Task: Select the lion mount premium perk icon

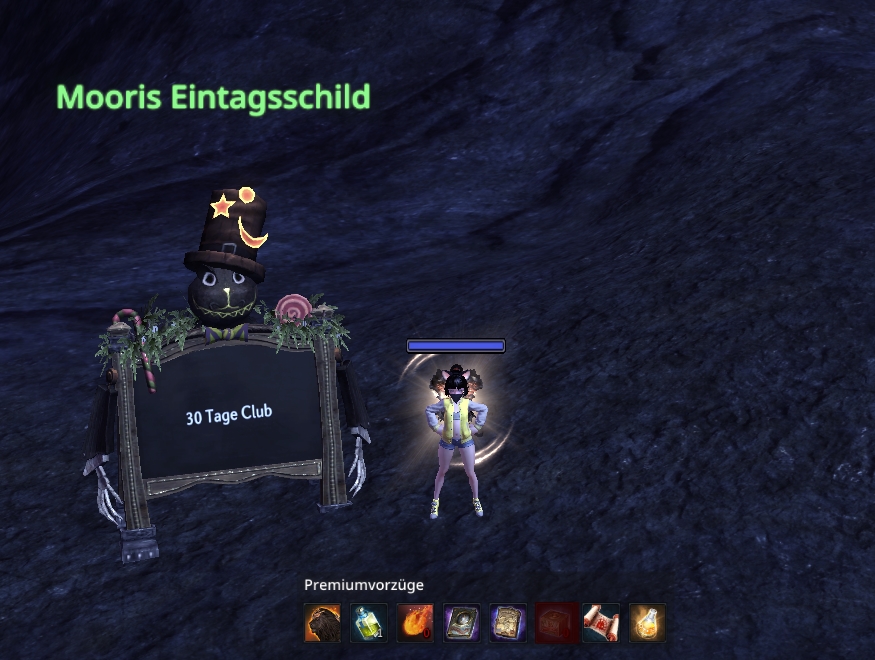Action: point(322,623)
